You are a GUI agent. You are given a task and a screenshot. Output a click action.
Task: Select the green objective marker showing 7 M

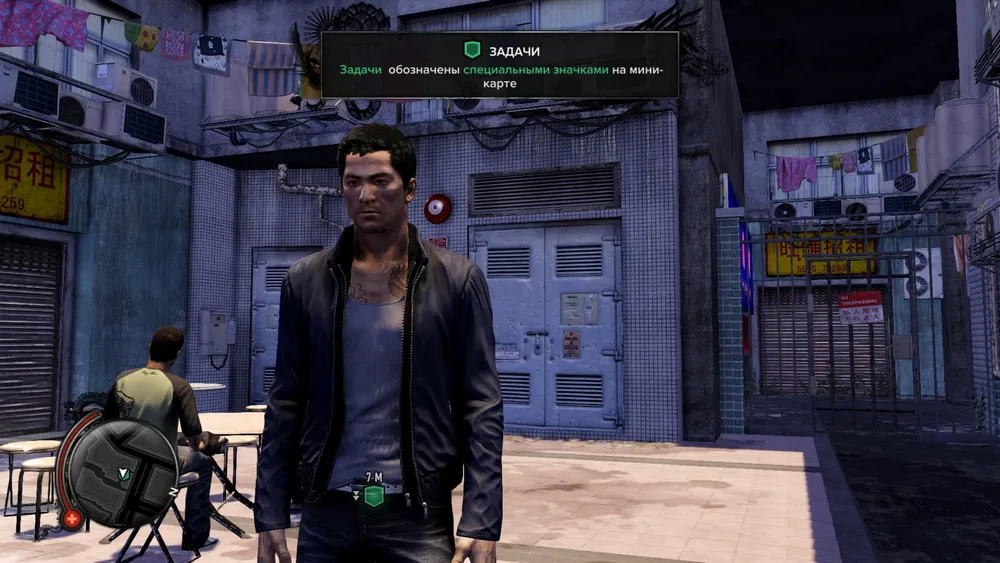coord(373,495)
